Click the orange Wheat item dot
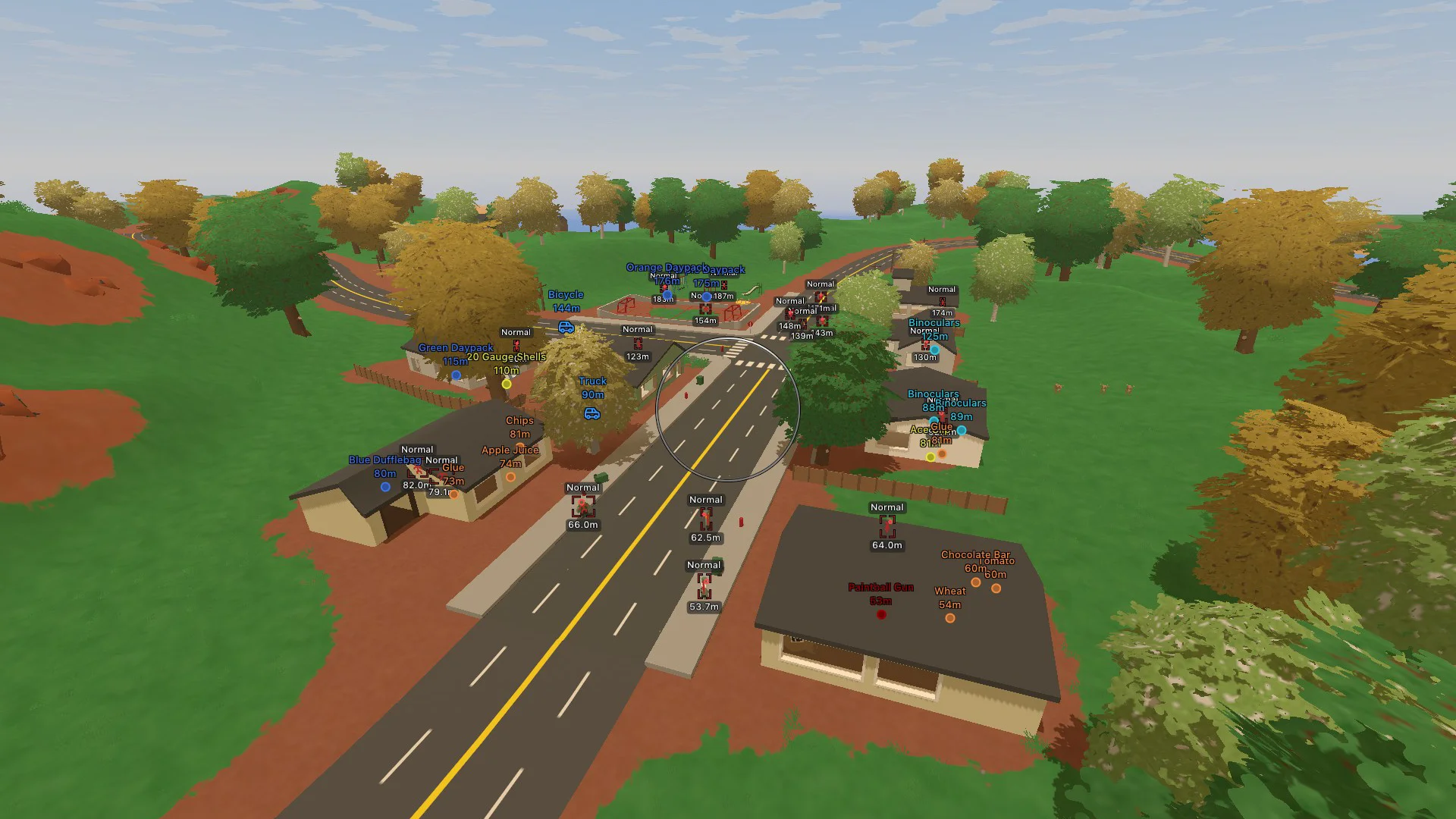Viewport: 1456px width, 819px height. [951, 617]
